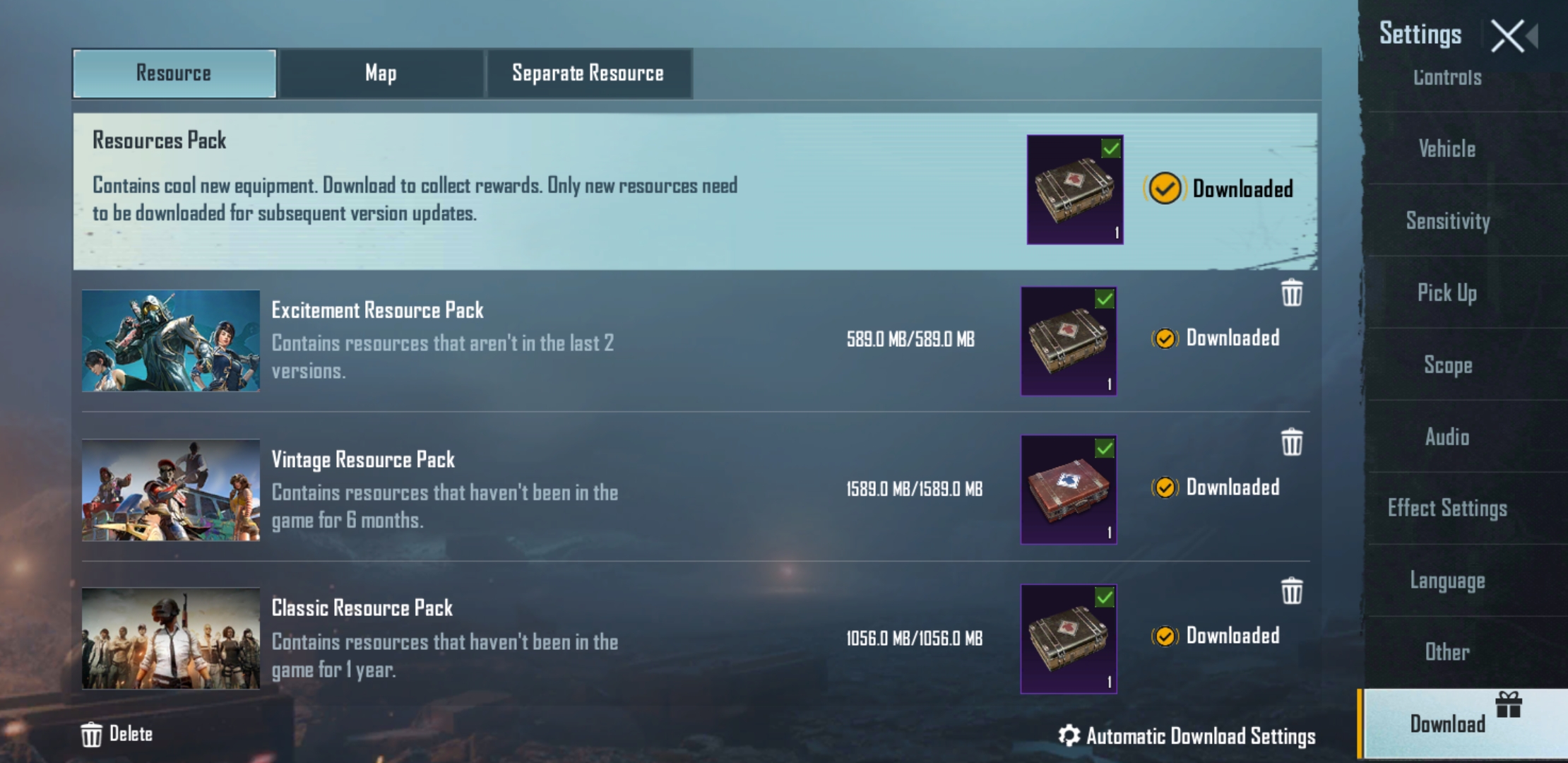
Task: Open the Separate Resource tab
Action: 588,73
